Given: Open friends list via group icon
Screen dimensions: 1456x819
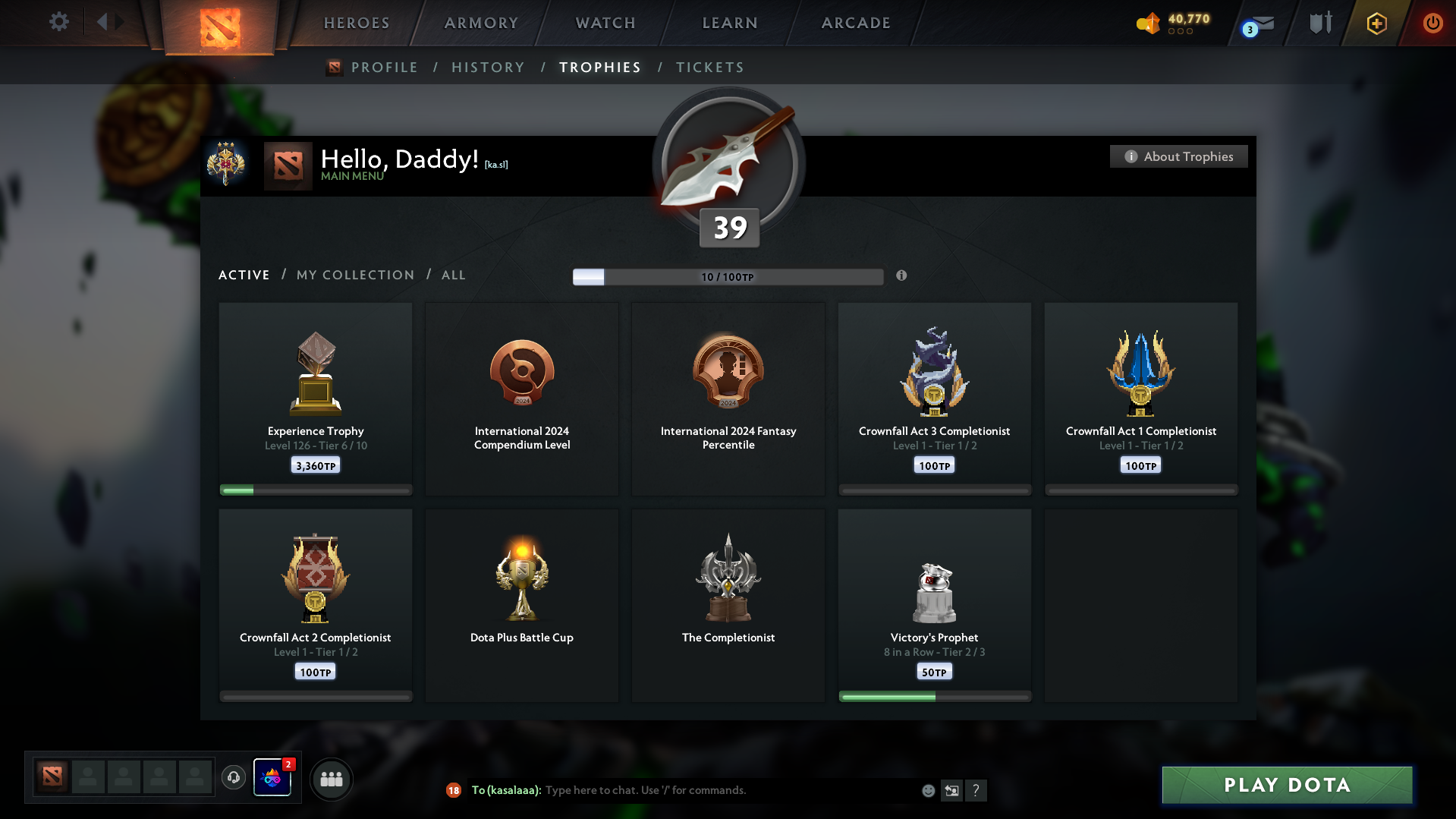Looking at the screenshot, I should click(331, 778).
